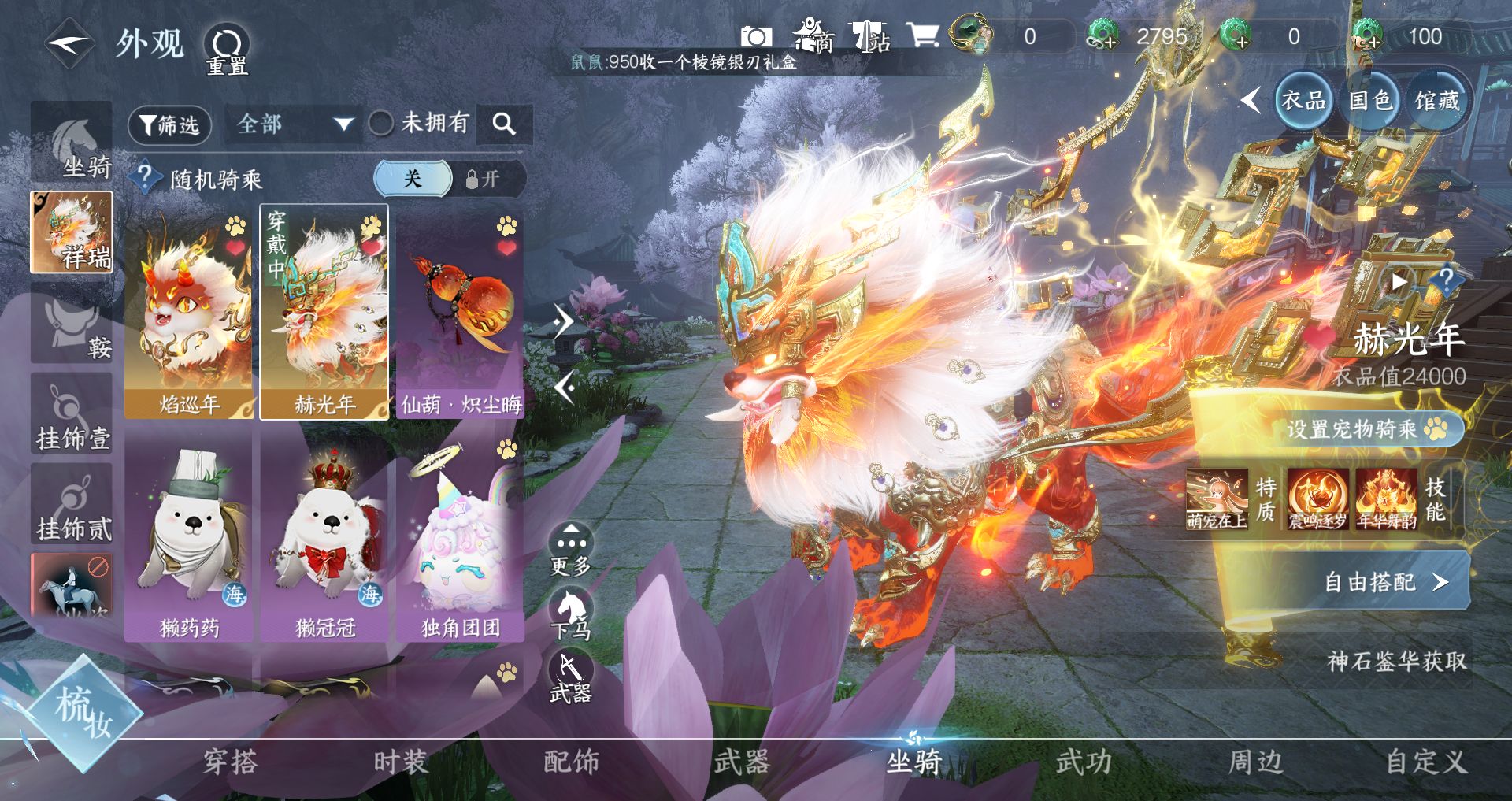This screenshot has width=1512, height=801.
Task: Click 设置宠物骑乘 button
Action: (x=1366, y=429)
